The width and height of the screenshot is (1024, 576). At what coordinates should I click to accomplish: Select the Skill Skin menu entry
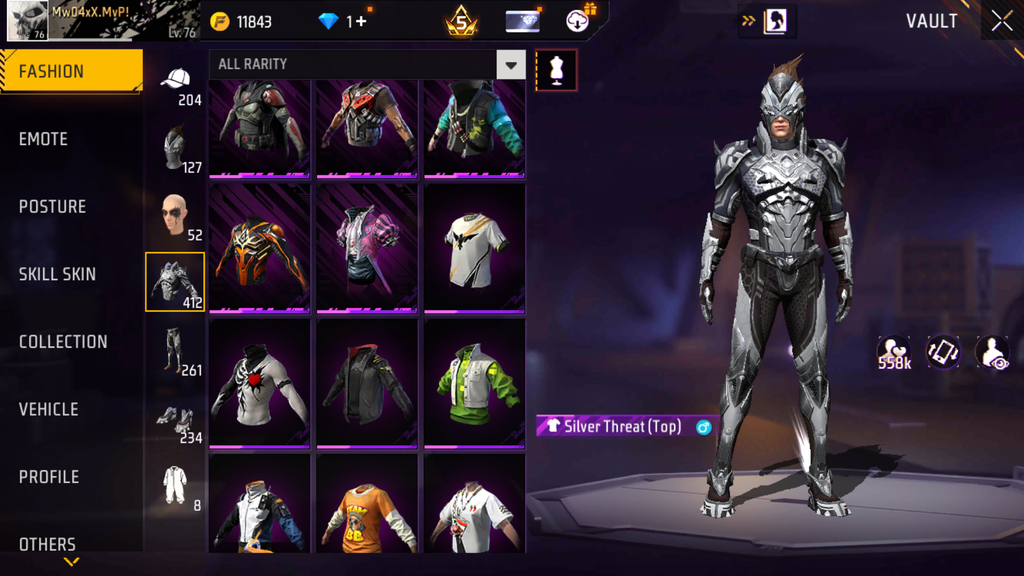pyautogui.click(x=57, y=274)
